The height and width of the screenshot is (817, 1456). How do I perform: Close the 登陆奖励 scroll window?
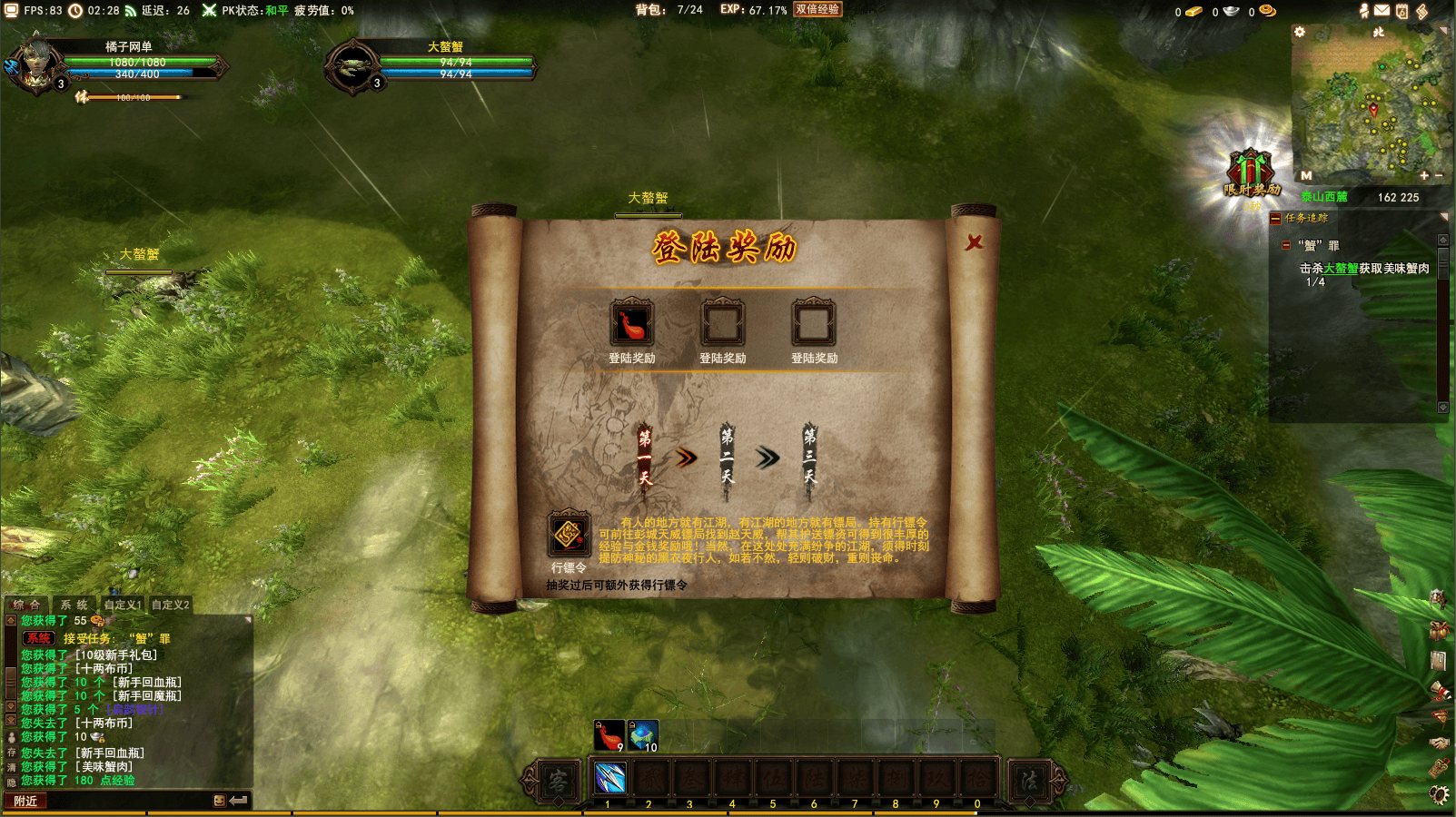[x=974, y=242]
